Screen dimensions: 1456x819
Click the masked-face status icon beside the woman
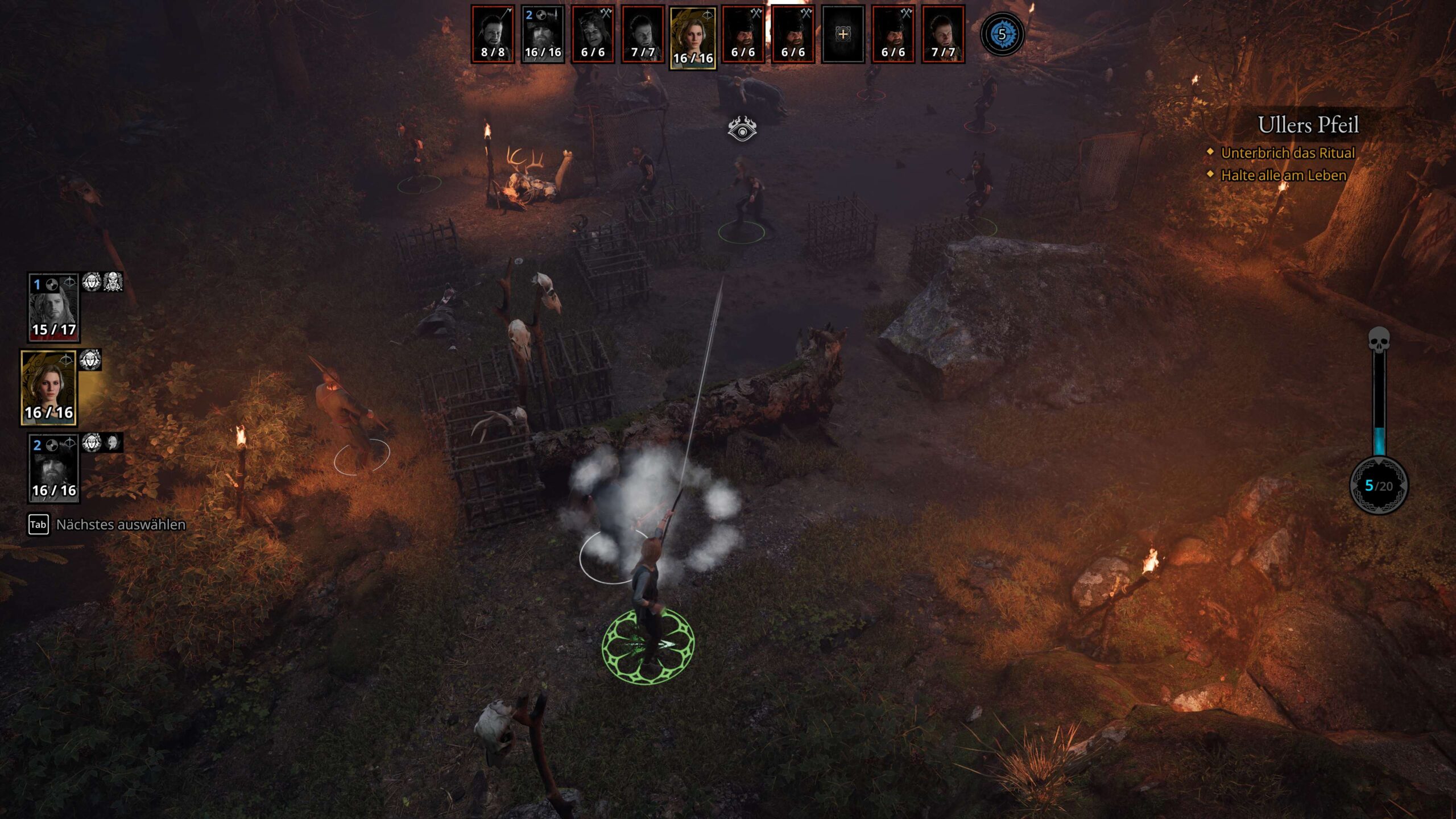90,359
